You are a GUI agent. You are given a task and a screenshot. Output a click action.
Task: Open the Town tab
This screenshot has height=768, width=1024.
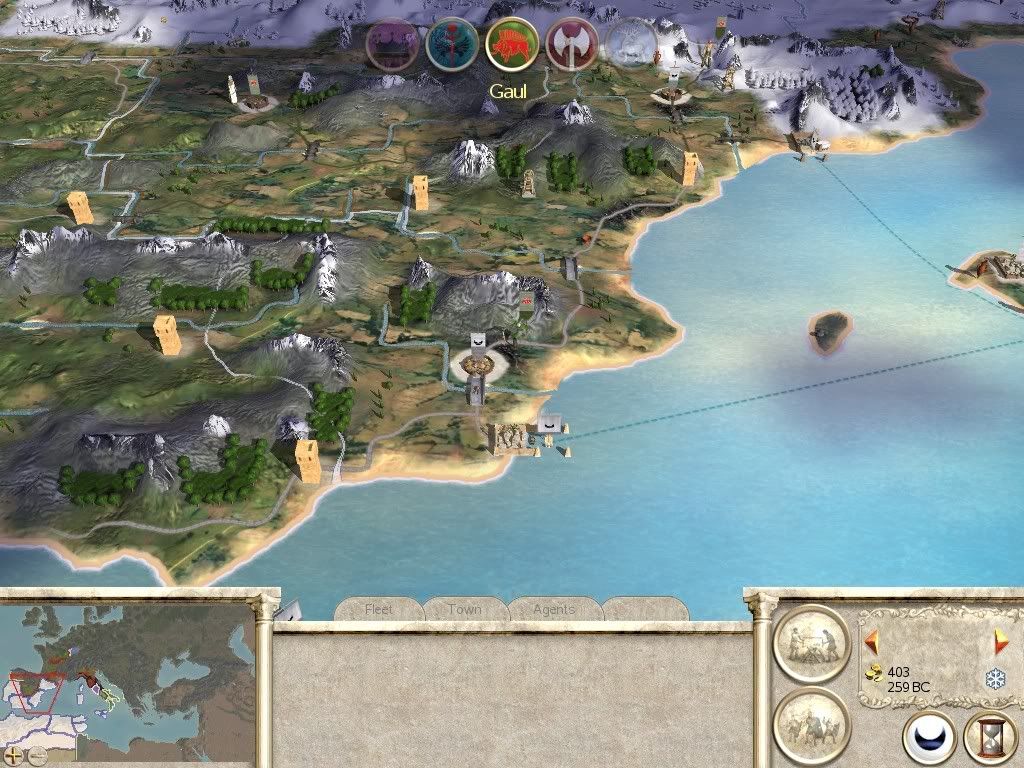point(465,609)
